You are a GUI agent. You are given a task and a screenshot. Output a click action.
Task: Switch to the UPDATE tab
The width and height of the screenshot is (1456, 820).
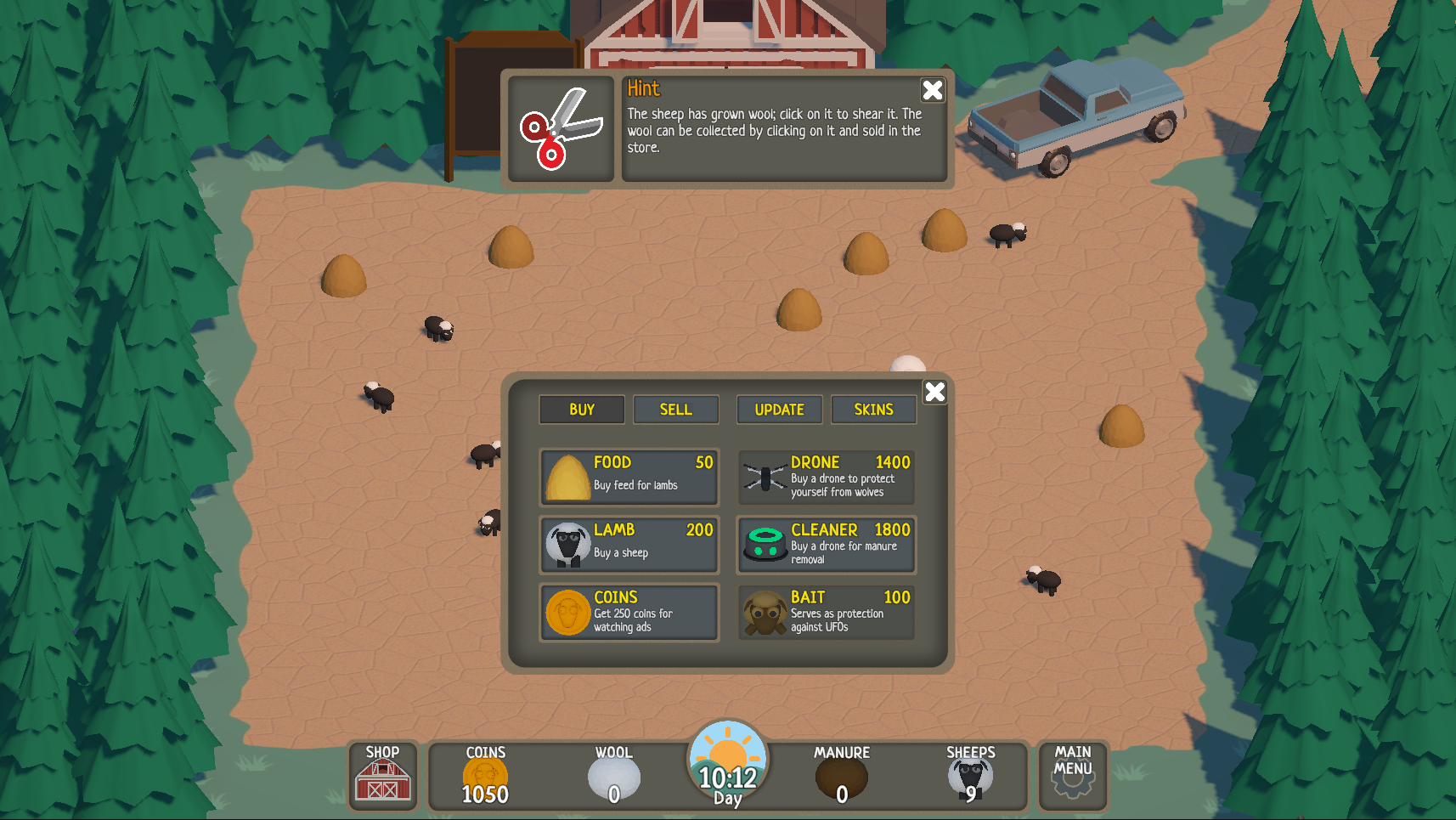click(x=779, y=409)
